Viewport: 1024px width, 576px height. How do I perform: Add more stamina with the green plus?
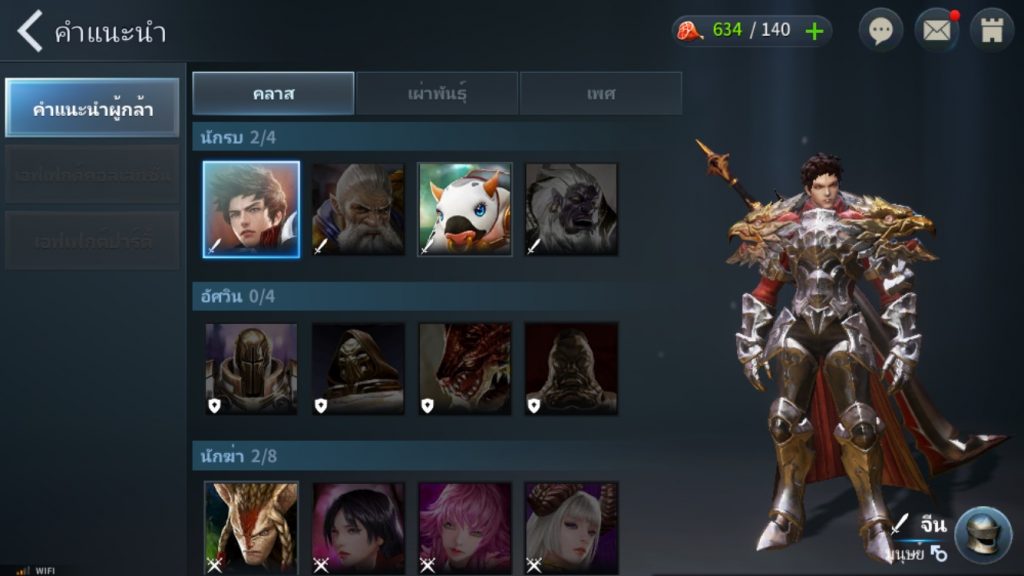(815, 30)
